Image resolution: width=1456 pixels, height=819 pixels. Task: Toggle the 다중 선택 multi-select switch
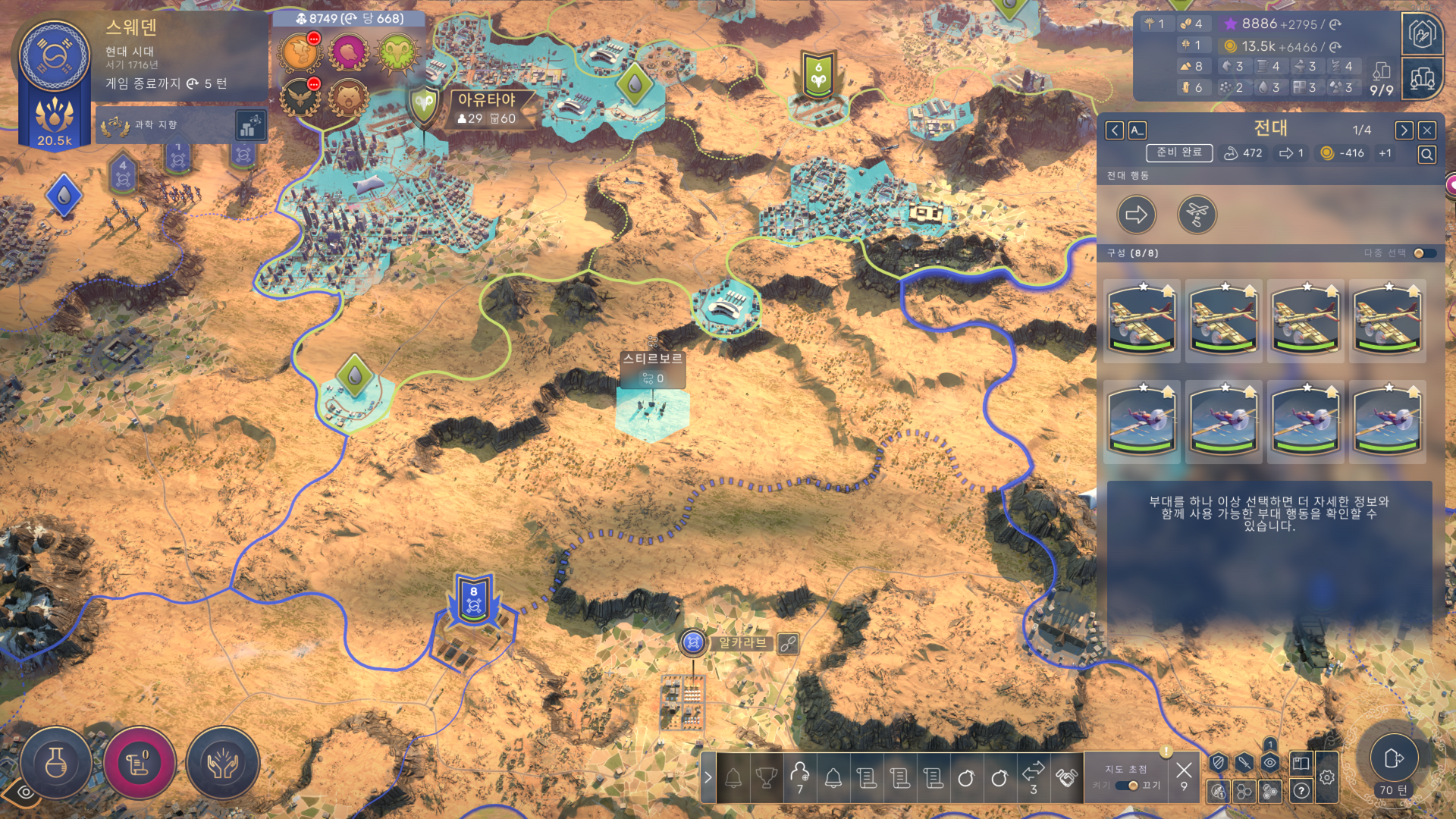tap(1424, 253)
